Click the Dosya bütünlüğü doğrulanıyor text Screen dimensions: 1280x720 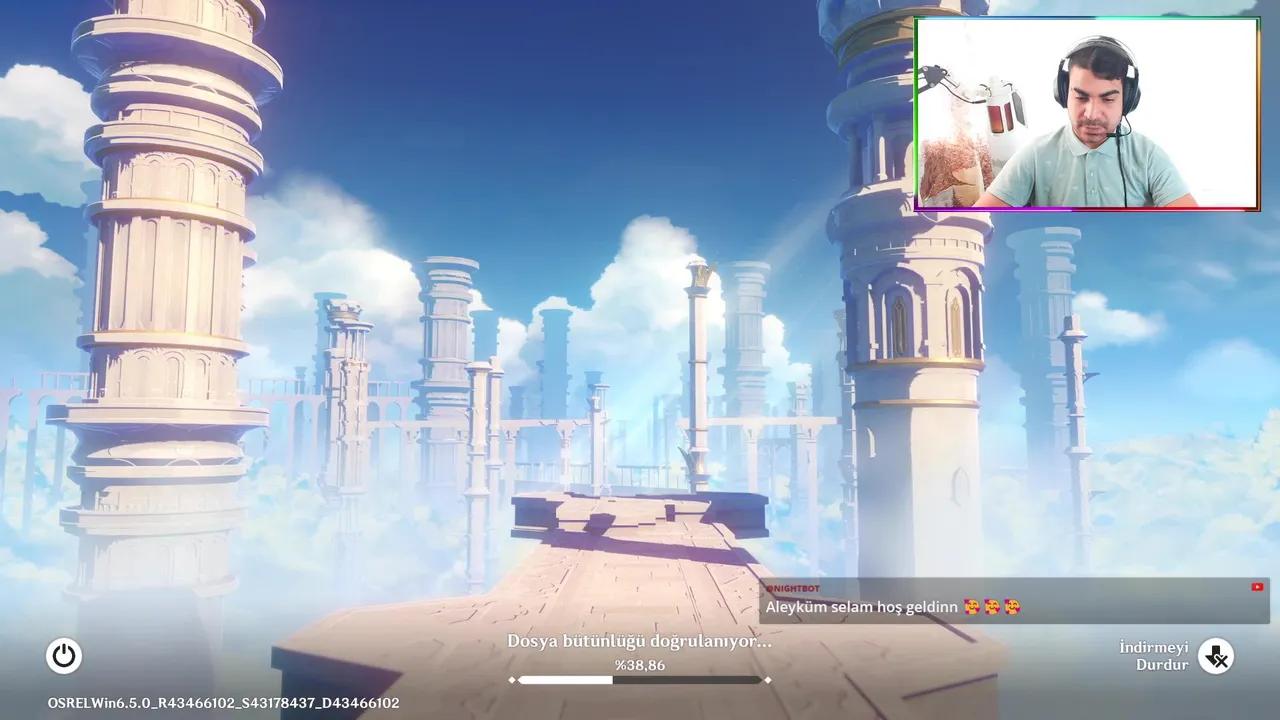click(639, 642)
